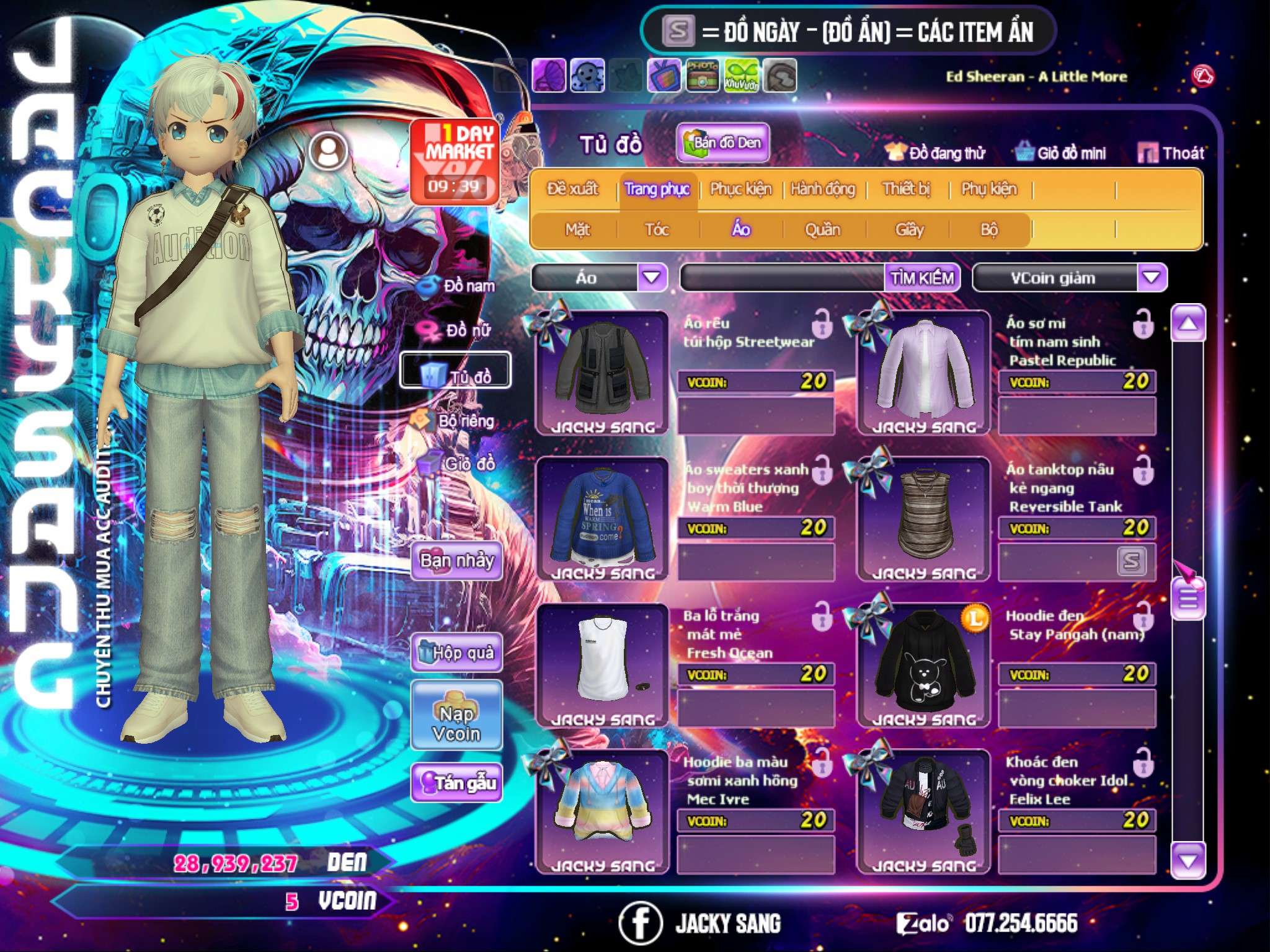Open the Bạn nhảy dance partner menu
This screenshot has width=1270, height=952.
[x=457, y=561]
